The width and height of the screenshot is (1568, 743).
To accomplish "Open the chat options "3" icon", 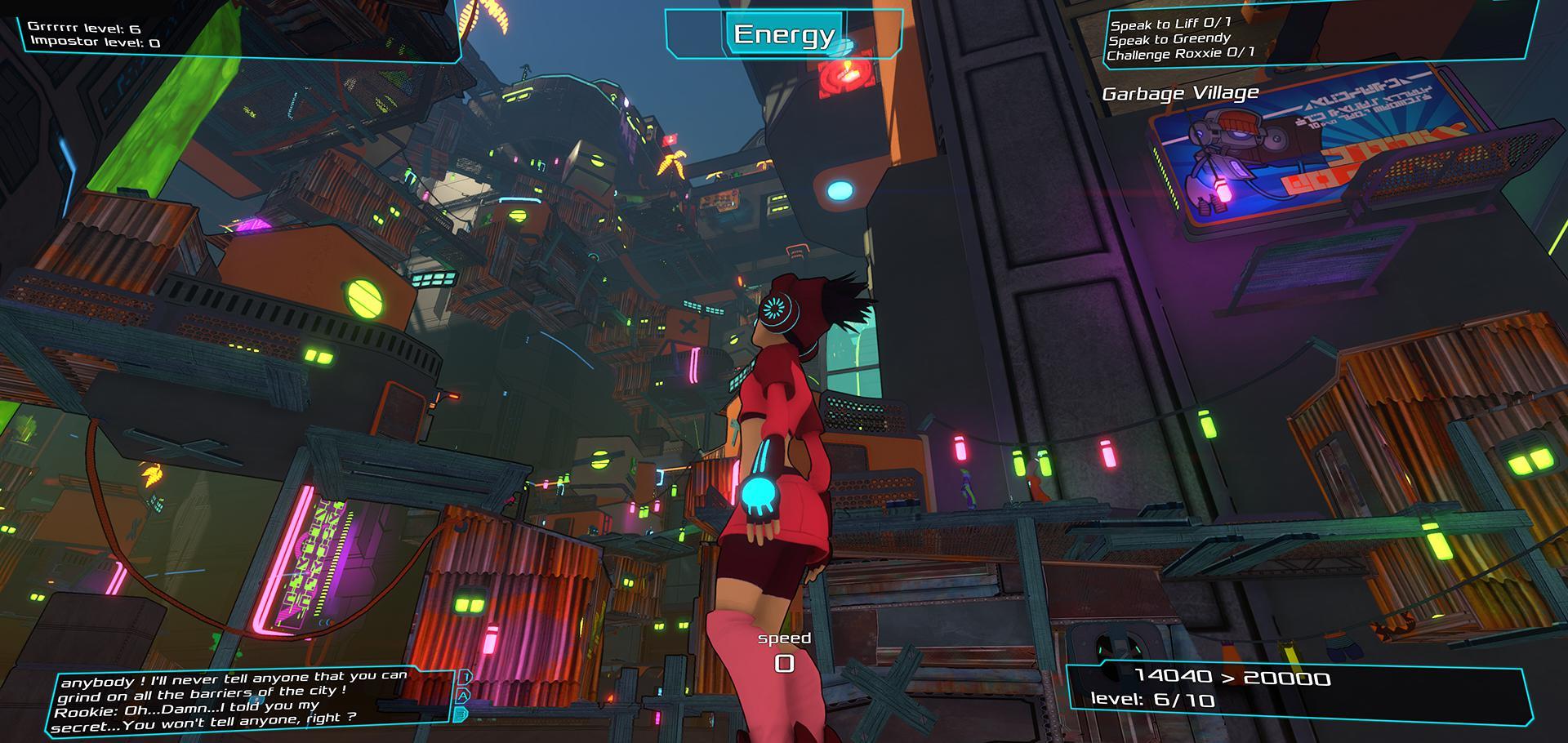I will point(461,713).
